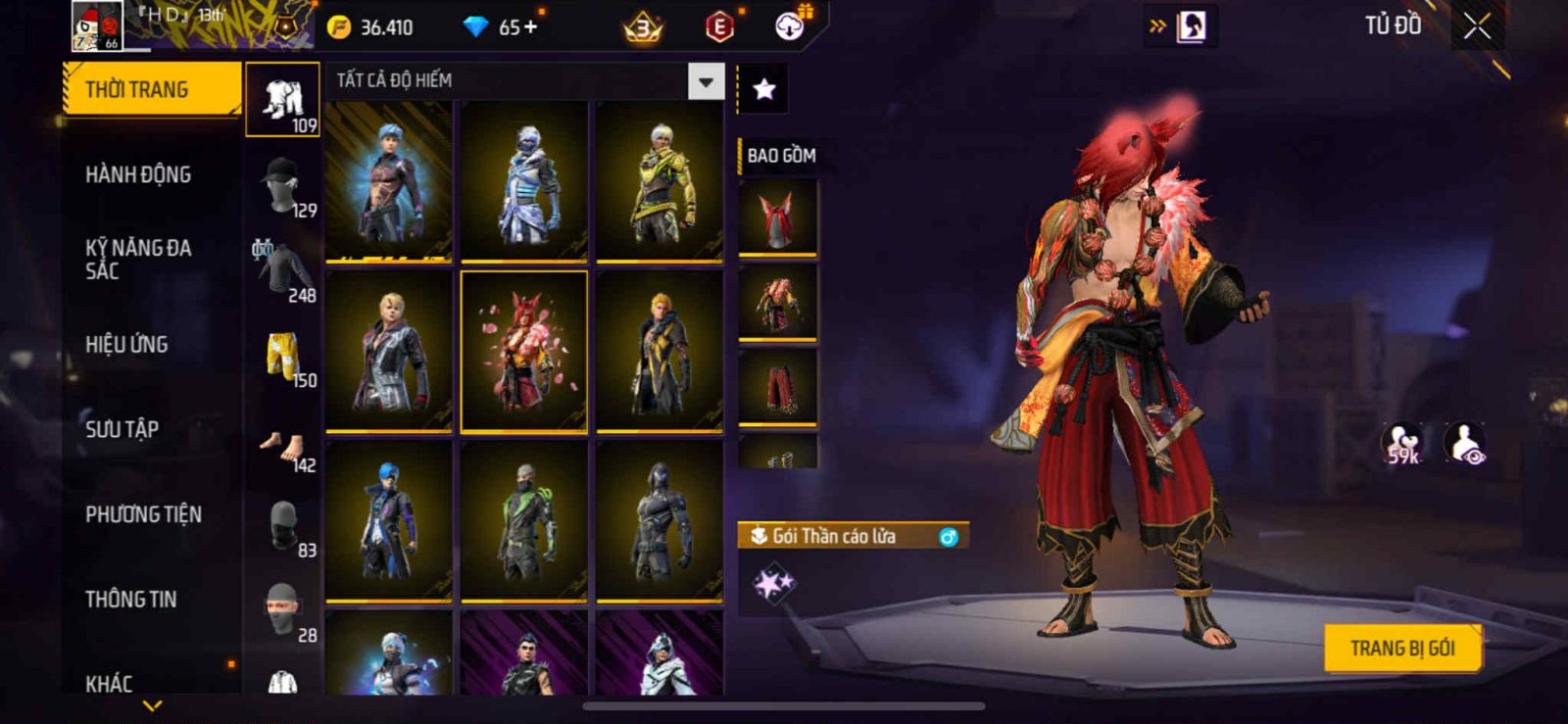The height and width of the screenshot is (724, 1568).
Task: Open the Thời Trang category
Action: [151, 90]
